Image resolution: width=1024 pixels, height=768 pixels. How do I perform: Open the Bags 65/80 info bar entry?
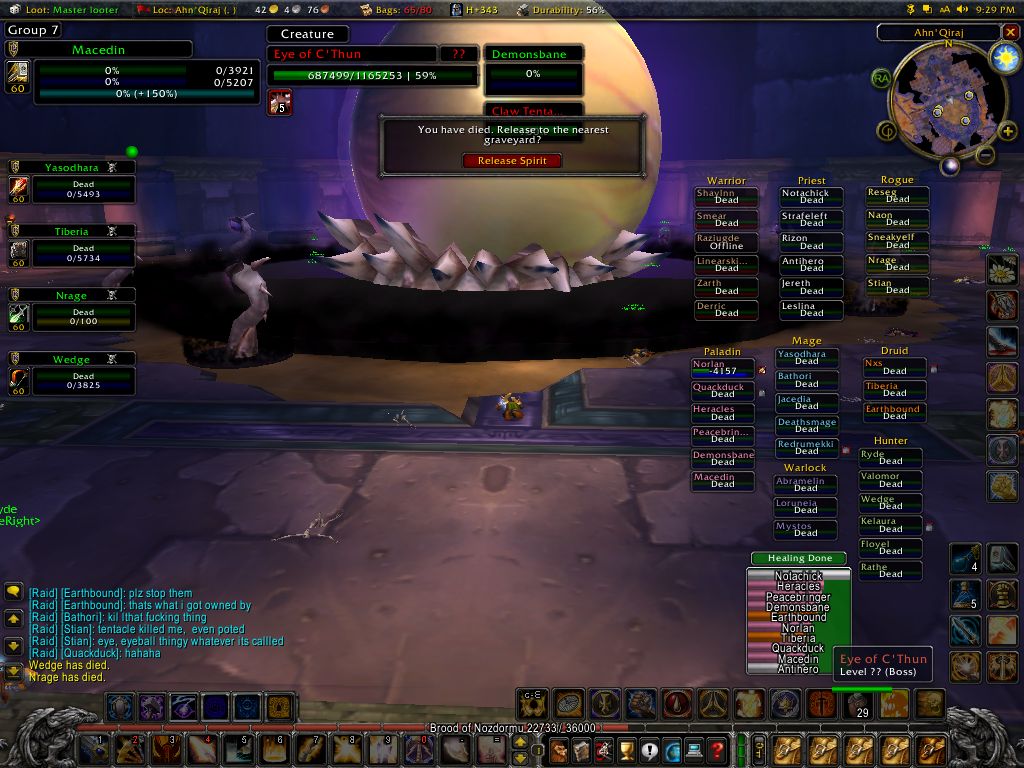tap(404, 9)
